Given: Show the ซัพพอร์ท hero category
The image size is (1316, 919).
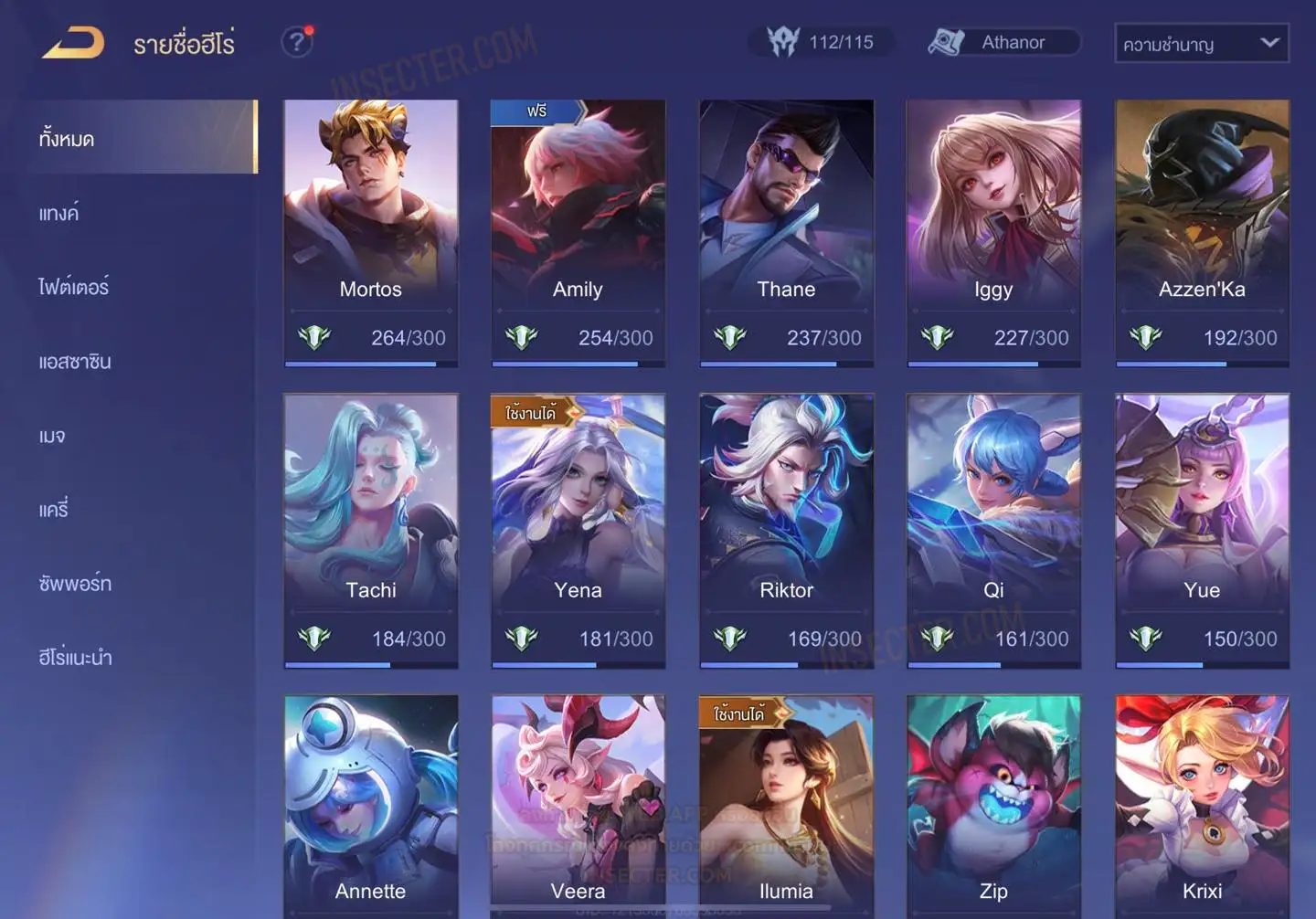Looking at the screenshot, I should tap(75, 584).
